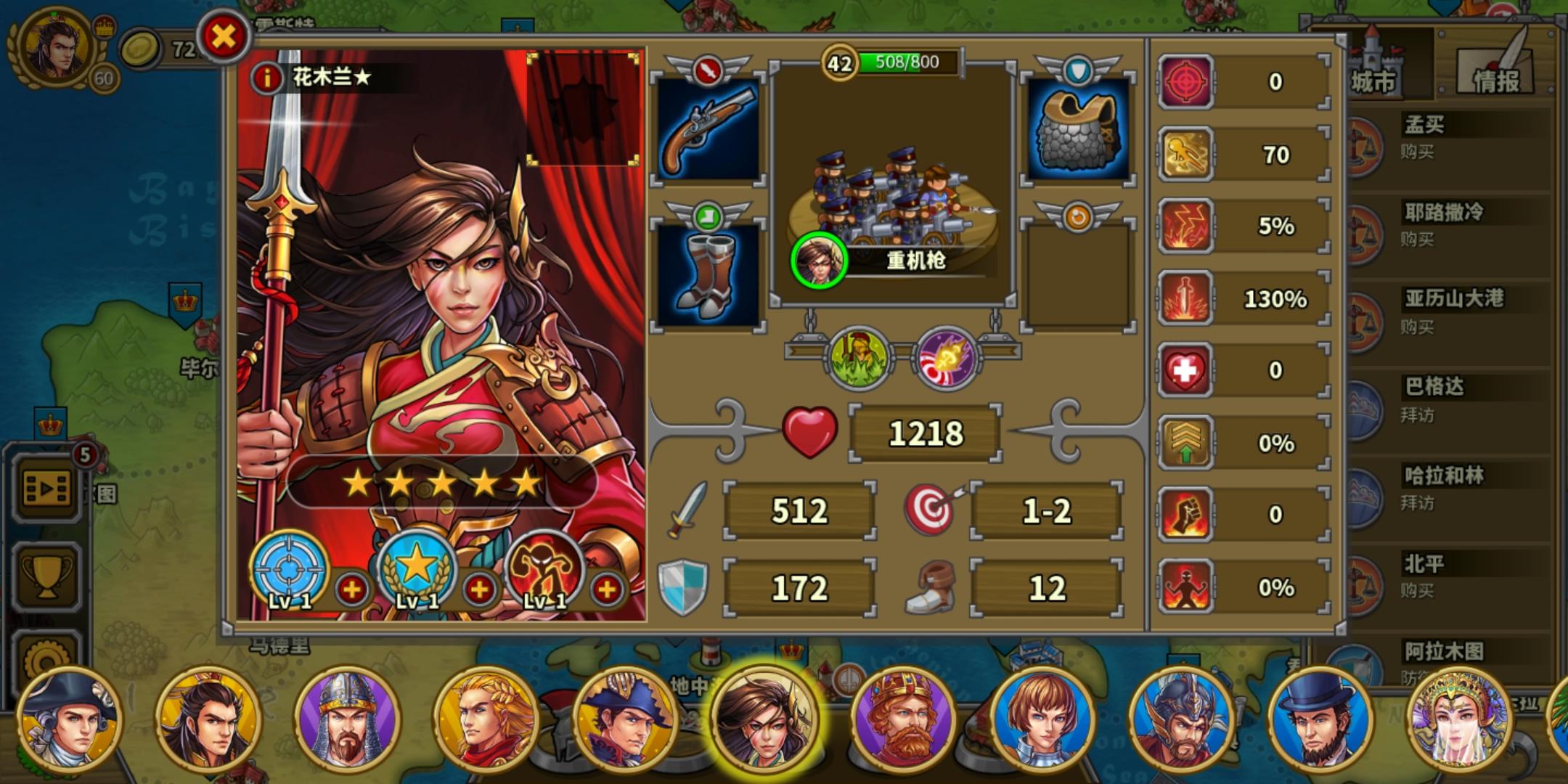Screen dimensions: 1568x784
Task: Click the red crosshair stat icon
Action: pos(1185,81)
